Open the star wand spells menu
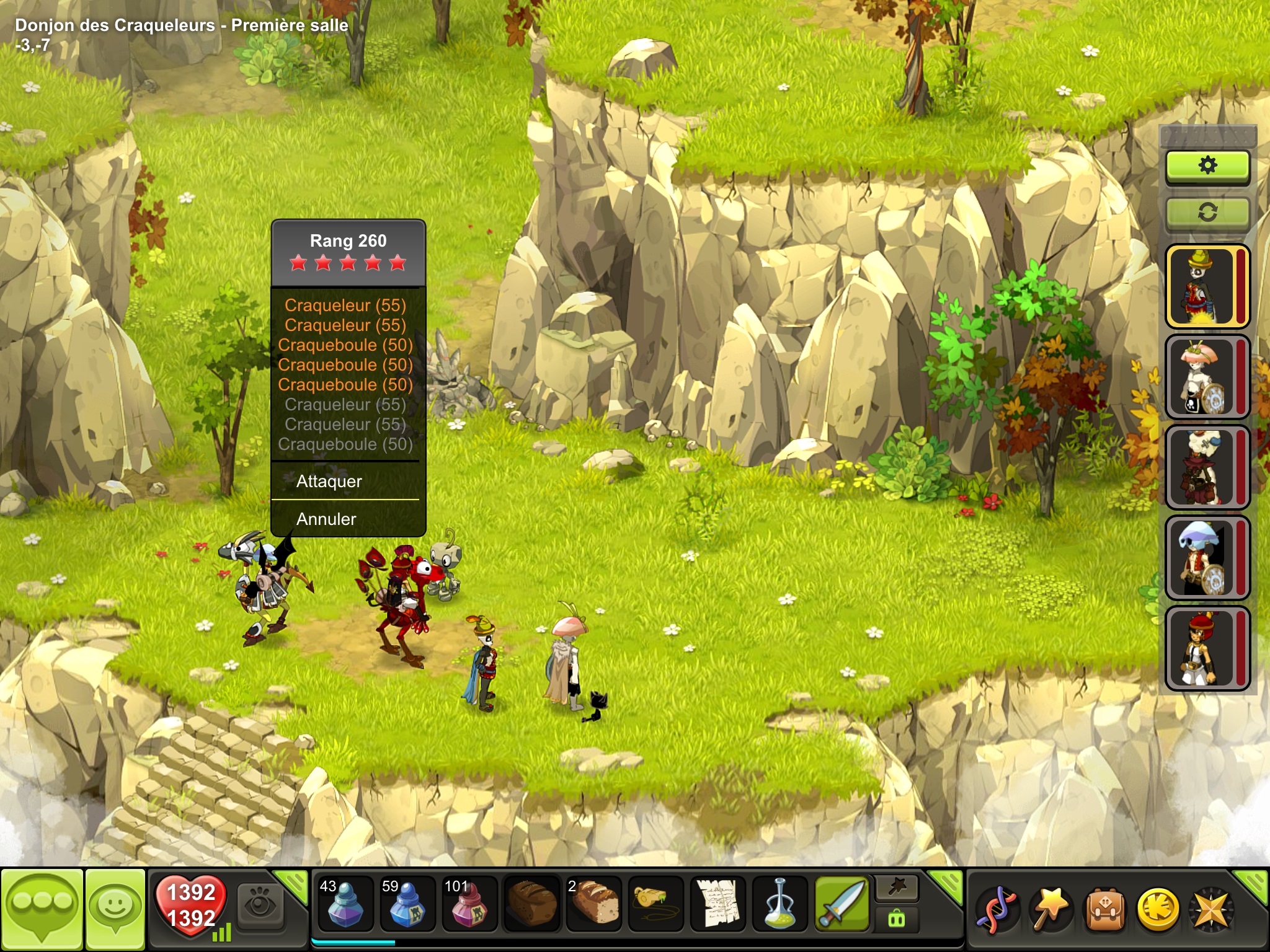The height and width of the screenshot is (952, 1270). point(1050,910)
